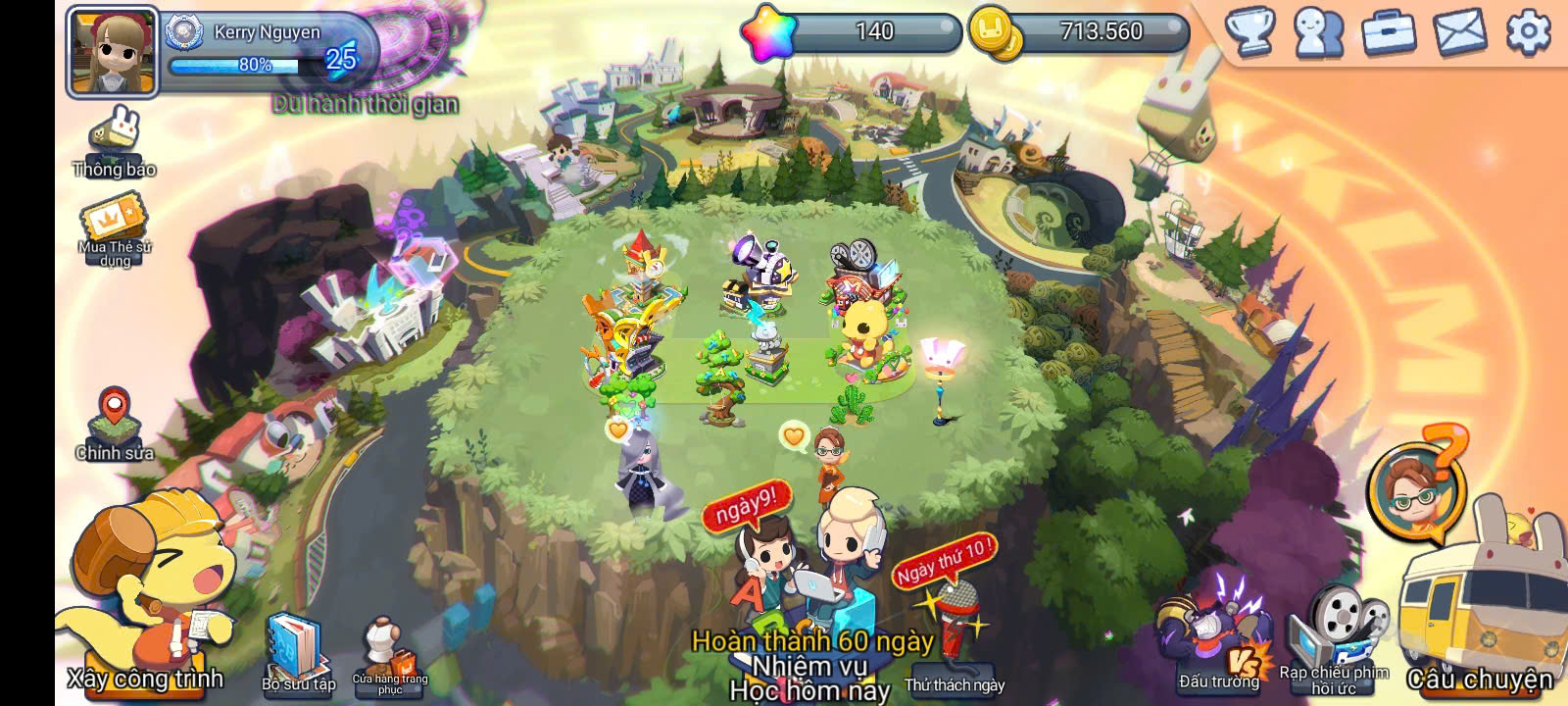Check the mail envelope inbox
1568x706 pixels.
pyautogui.click(x=1459, y=32)
